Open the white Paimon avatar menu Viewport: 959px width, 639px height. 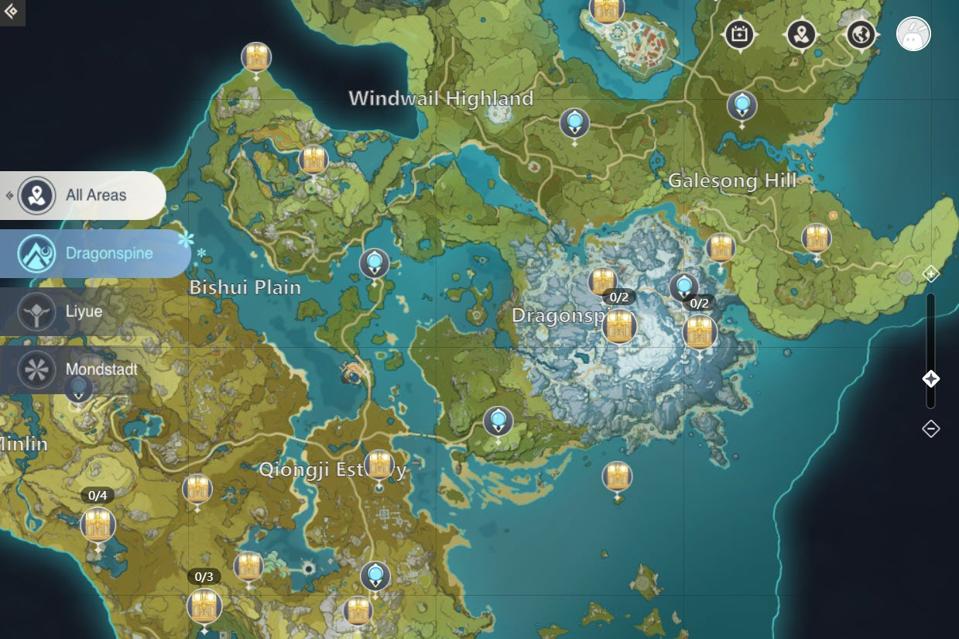pyautogui.click(x=913, y=35)
